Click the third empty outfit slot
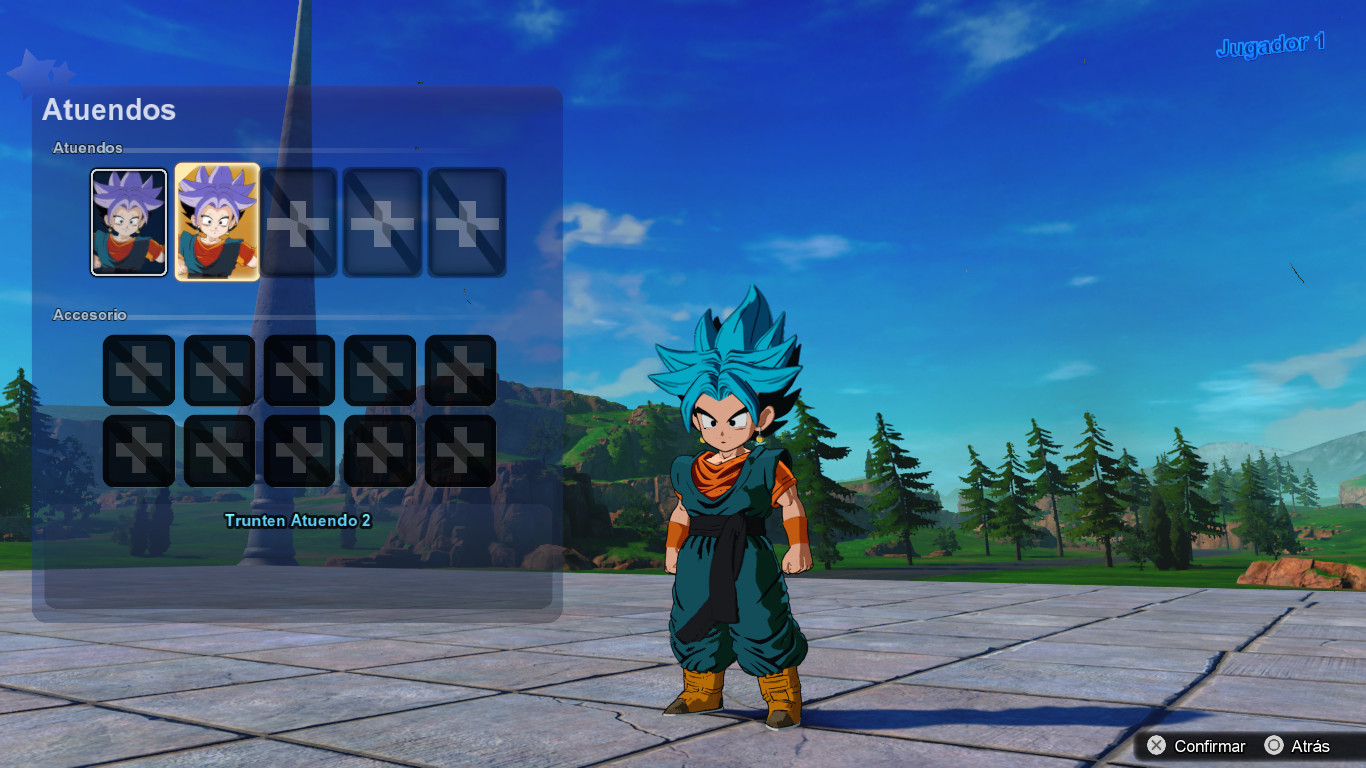This screenshot has height=768, width=1366. pyautogui.click(x=299, y=221)
